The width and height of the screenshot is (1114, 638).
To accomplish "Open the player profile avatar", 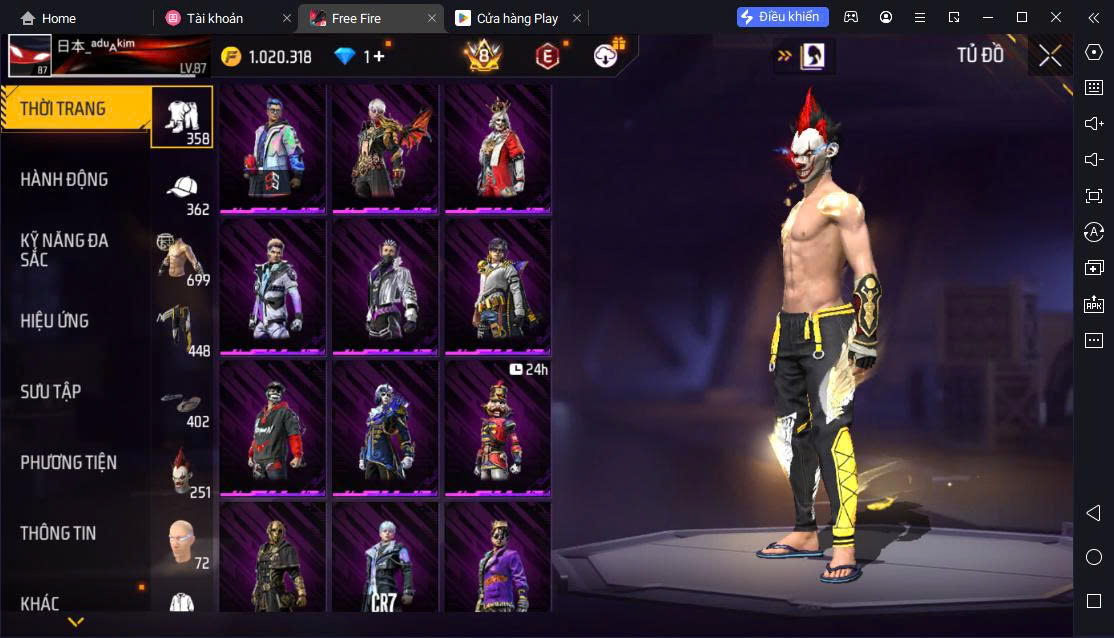I will pos(30,57).
